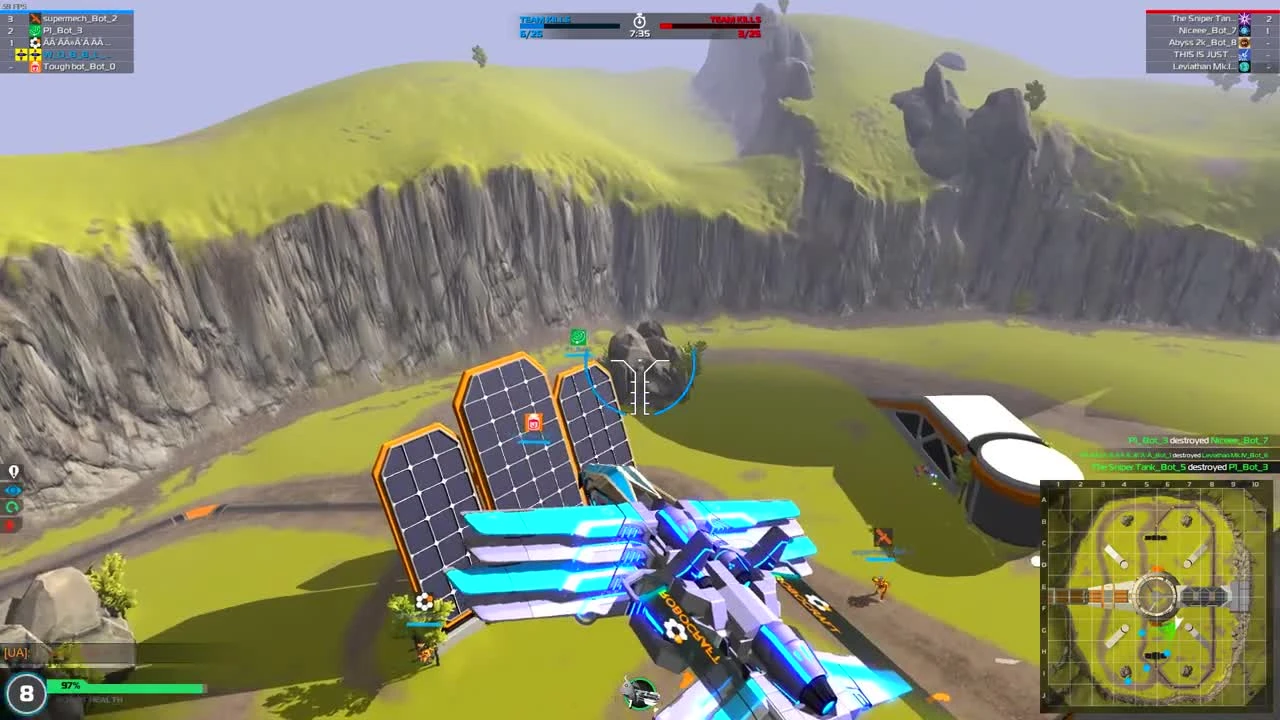
Task: Click Abyss 2k_Bot_8 in the enemy roster
Action: click(x=1205, y=42)
